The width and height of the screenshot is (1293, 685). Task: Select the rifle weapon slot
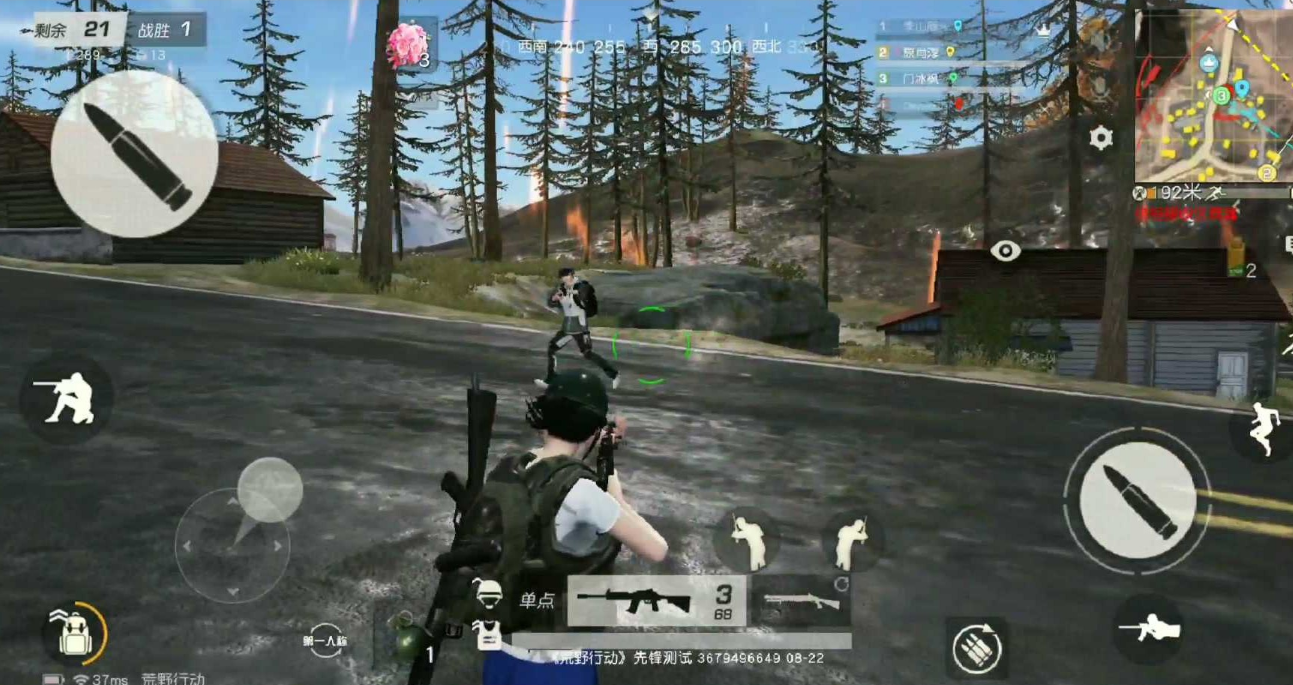pos(656,601)
